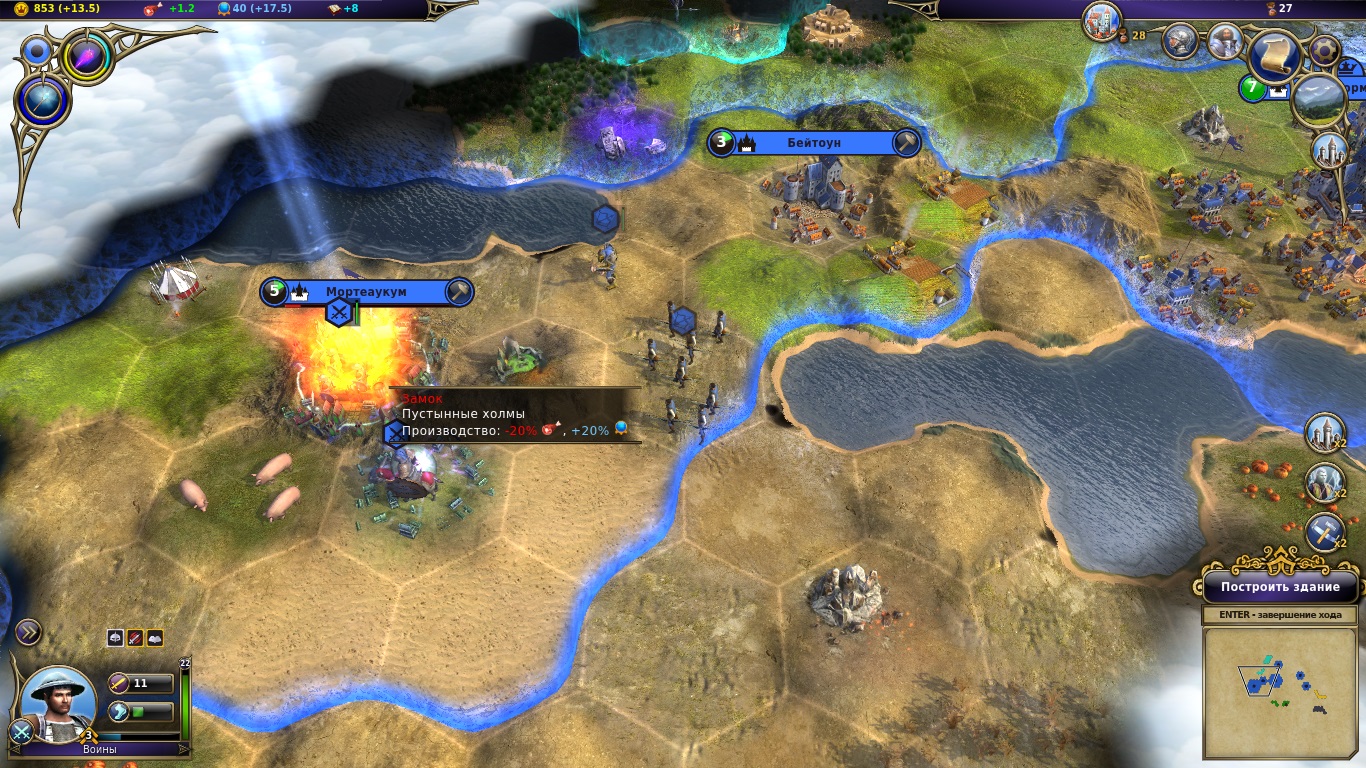Open the magic staff spellbook orb
Screen dimensions: 1366x768
click(43, 102)
